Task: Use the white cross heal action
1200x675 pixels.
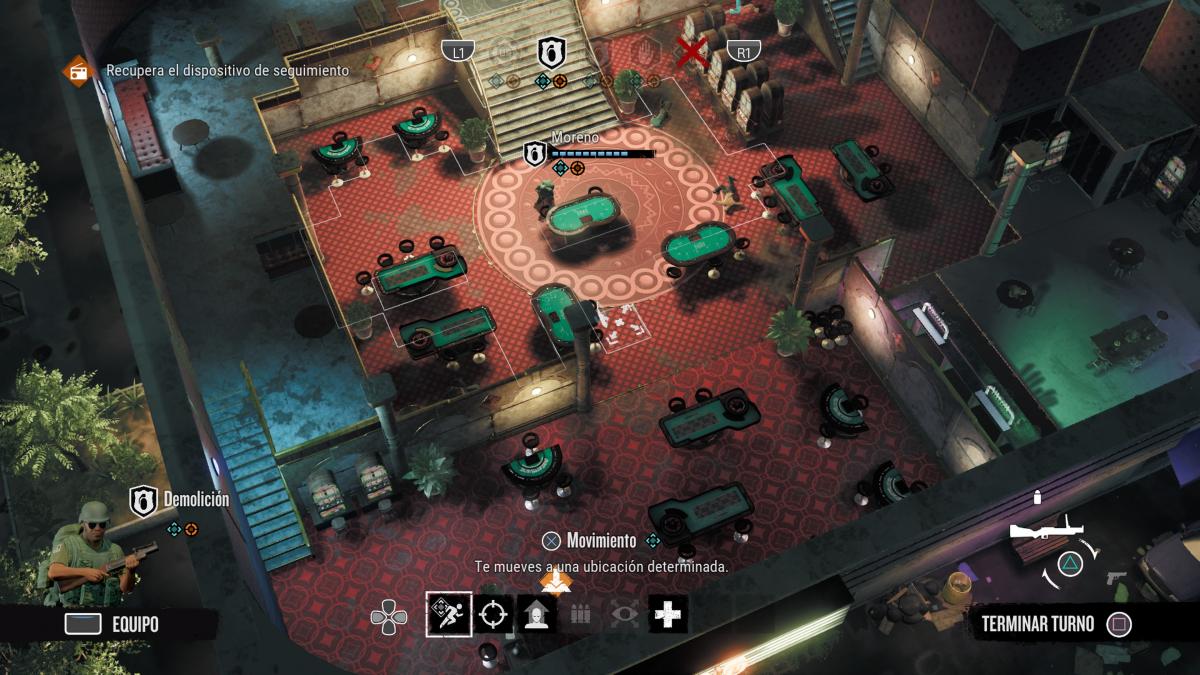Action: click(667, 614)
